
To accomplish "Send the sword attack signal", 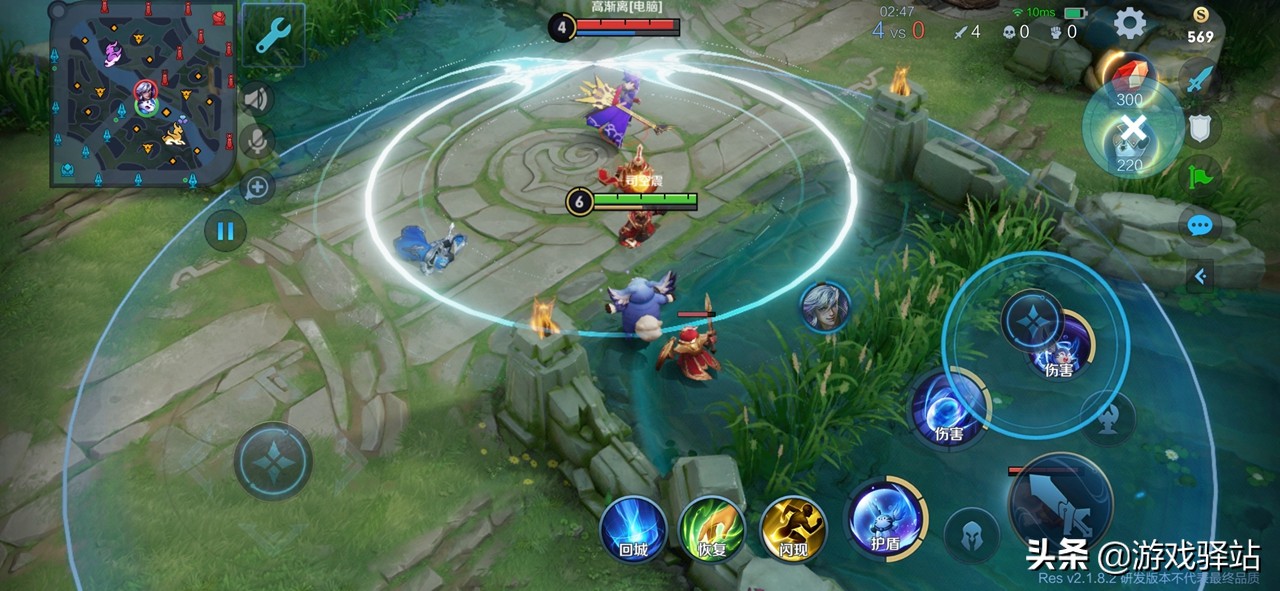I will pyautogui.click(x=1199, y=78).
